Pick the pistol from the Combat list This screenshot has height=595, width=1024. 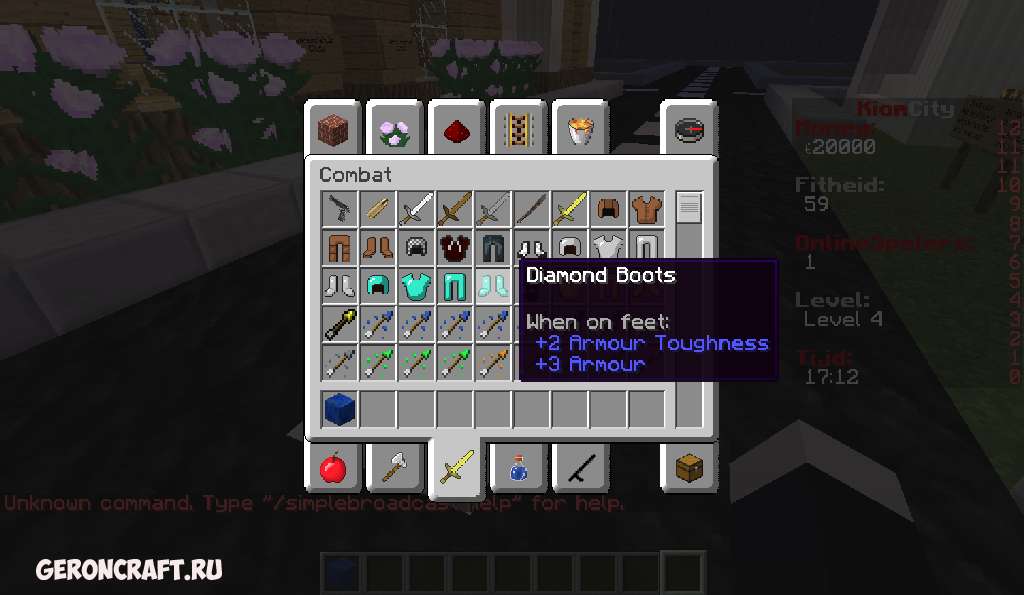pyautogui.click(x=340, y=209)
